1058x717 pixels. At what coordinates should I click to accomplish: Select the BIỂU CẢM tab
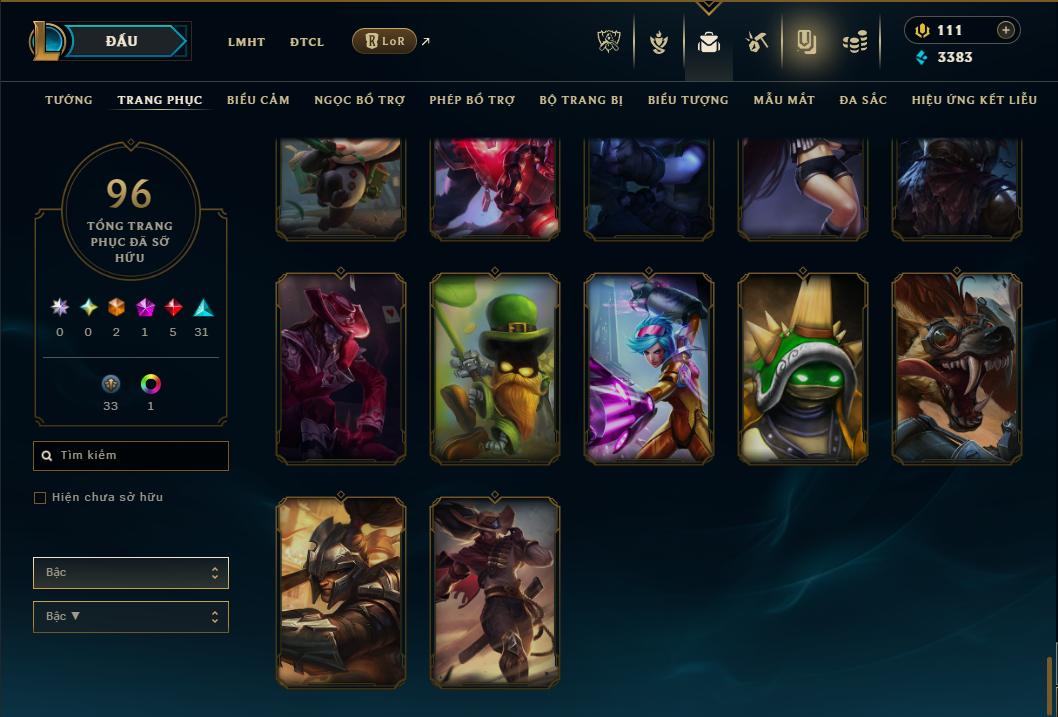coord(258,100)
